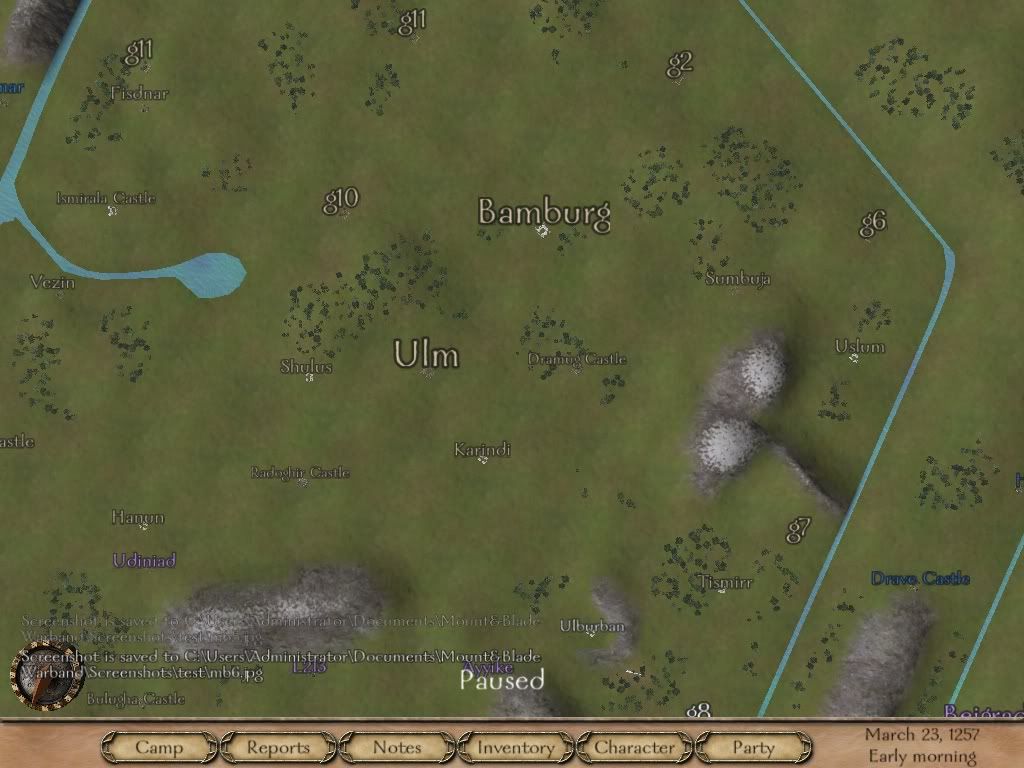Open the Camp menu
The width and height of the screenshot is (1024, 768).
click(159, 747)
